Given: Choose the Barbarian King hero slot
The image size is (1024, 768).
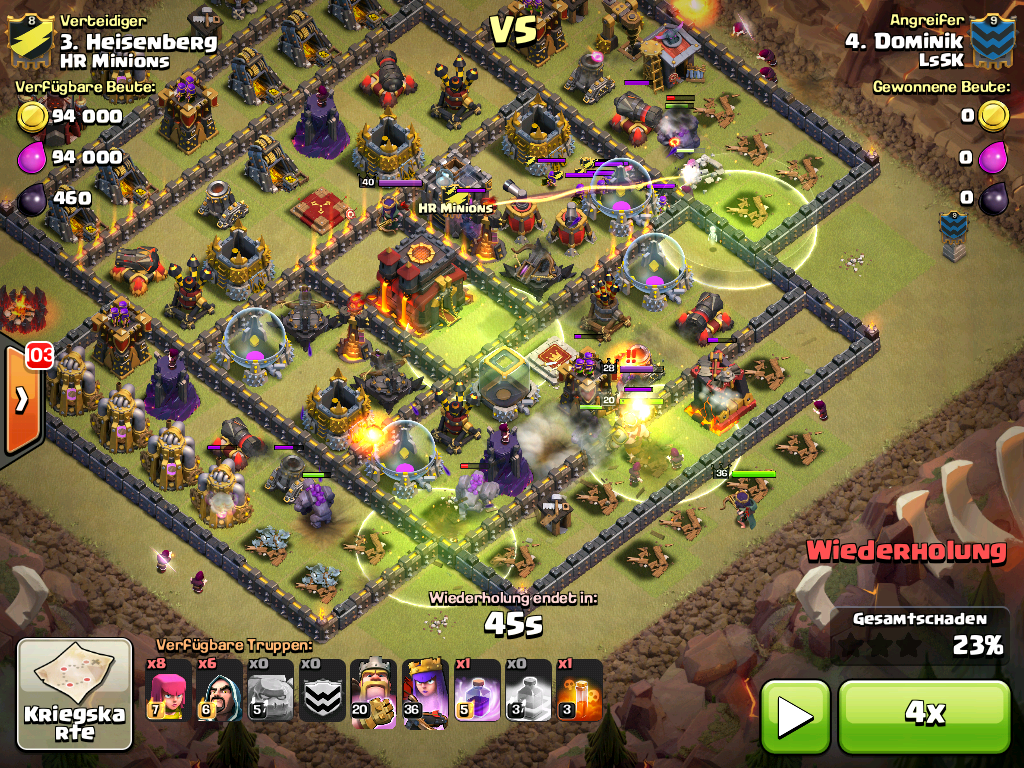Looking at the screenshot, I should click(x=373, y=690).
